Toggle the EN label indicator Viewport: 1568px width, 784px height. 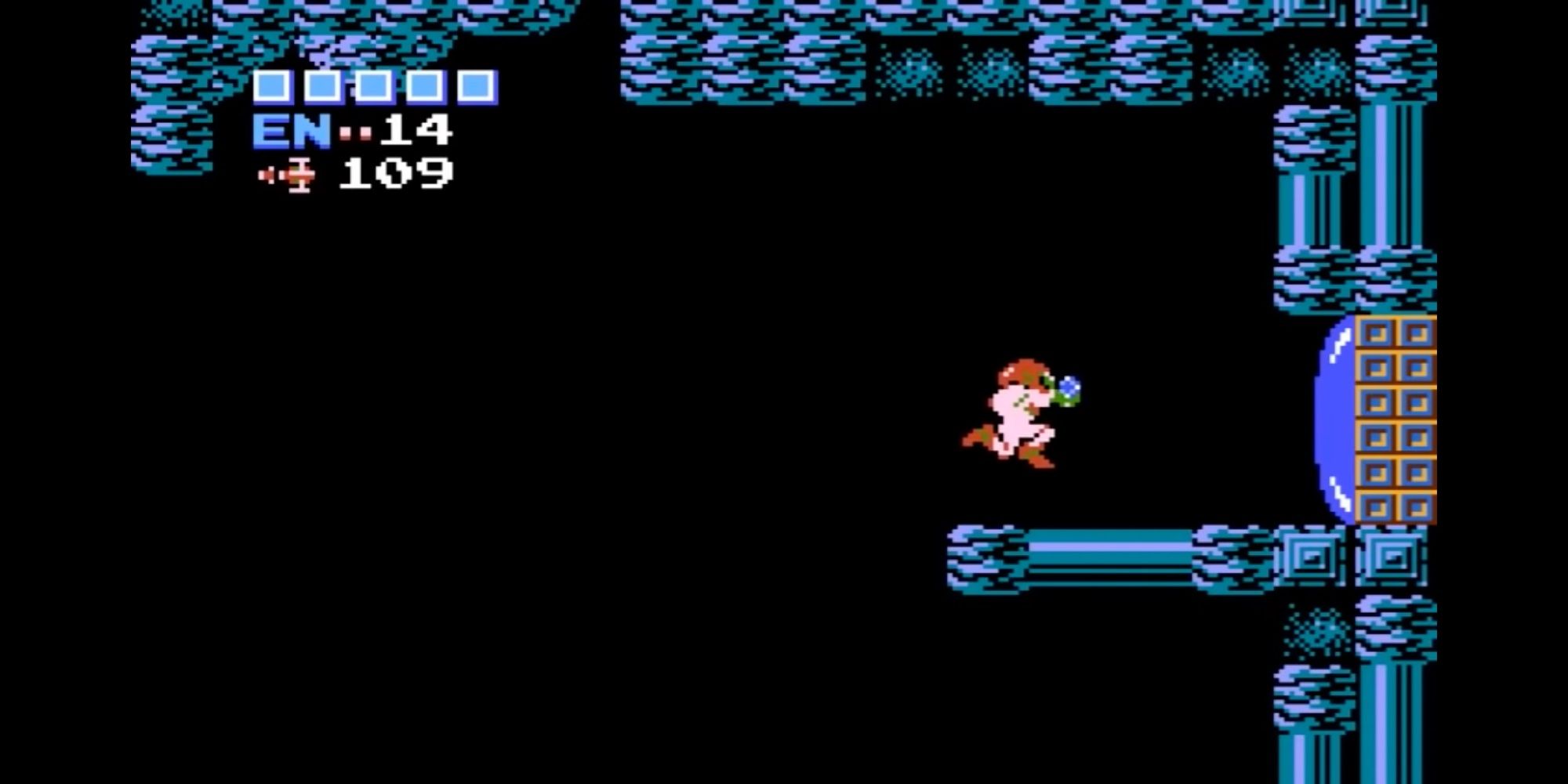point(289,132)
